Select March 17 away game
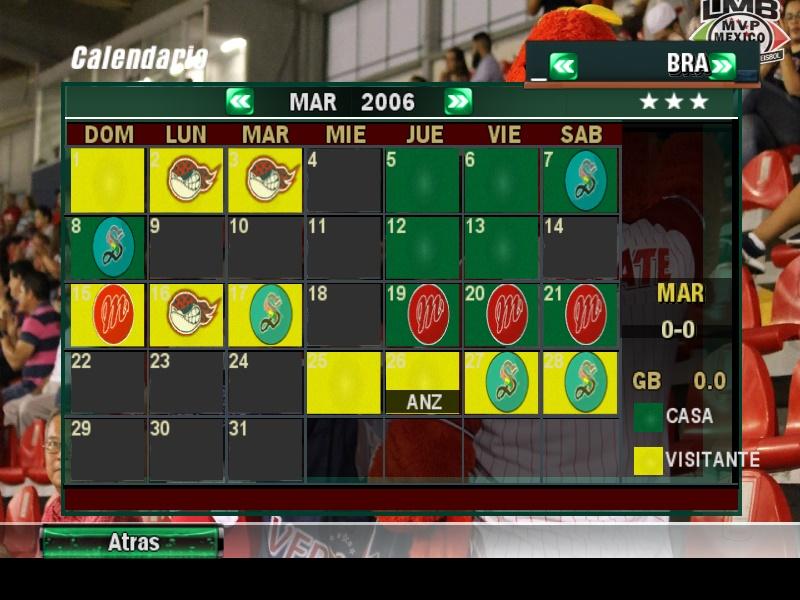This screenshot has width=800, height=600. (x=265, y=315)
